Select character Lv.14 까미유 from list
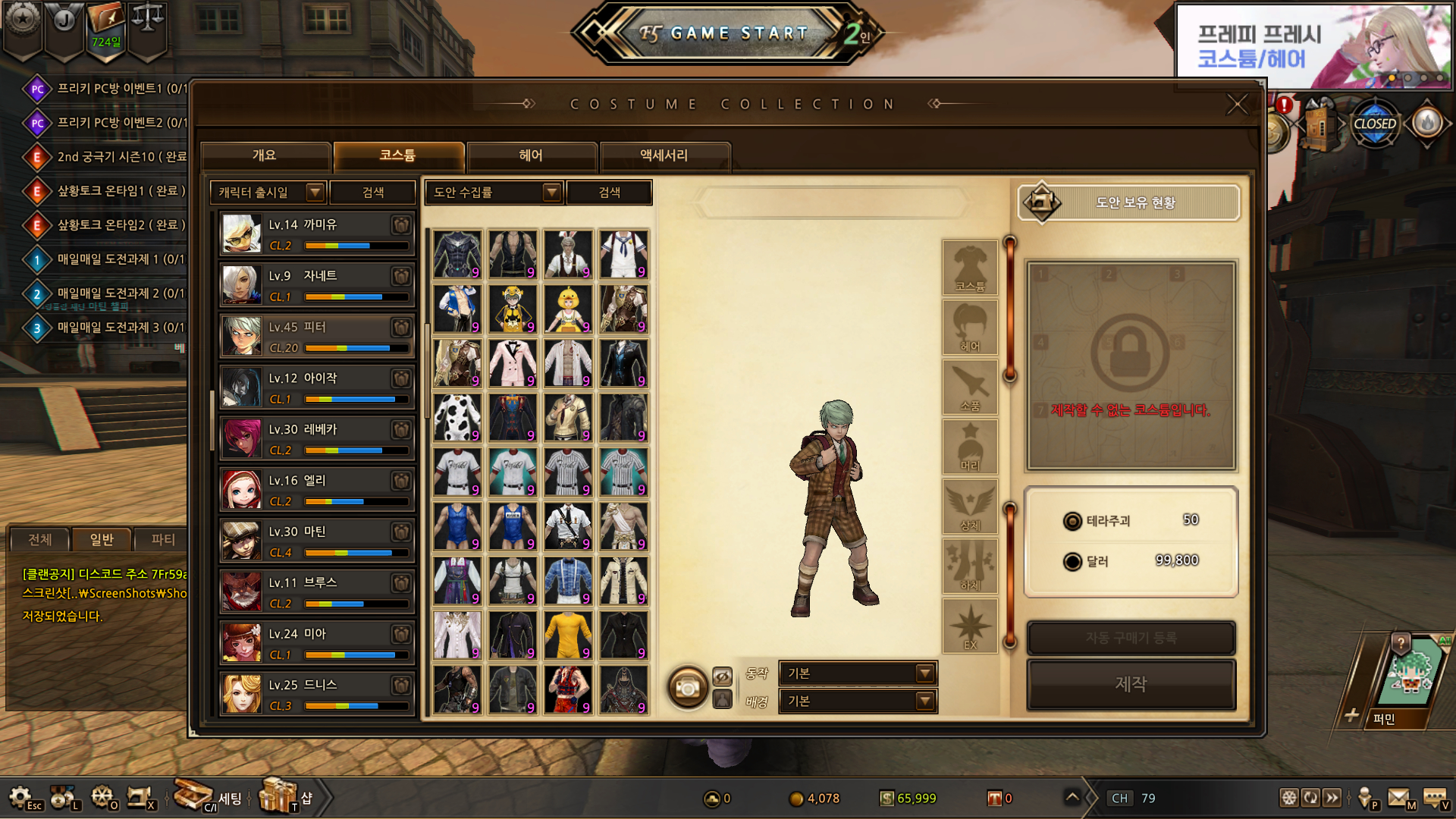 [x=316, y=234]
